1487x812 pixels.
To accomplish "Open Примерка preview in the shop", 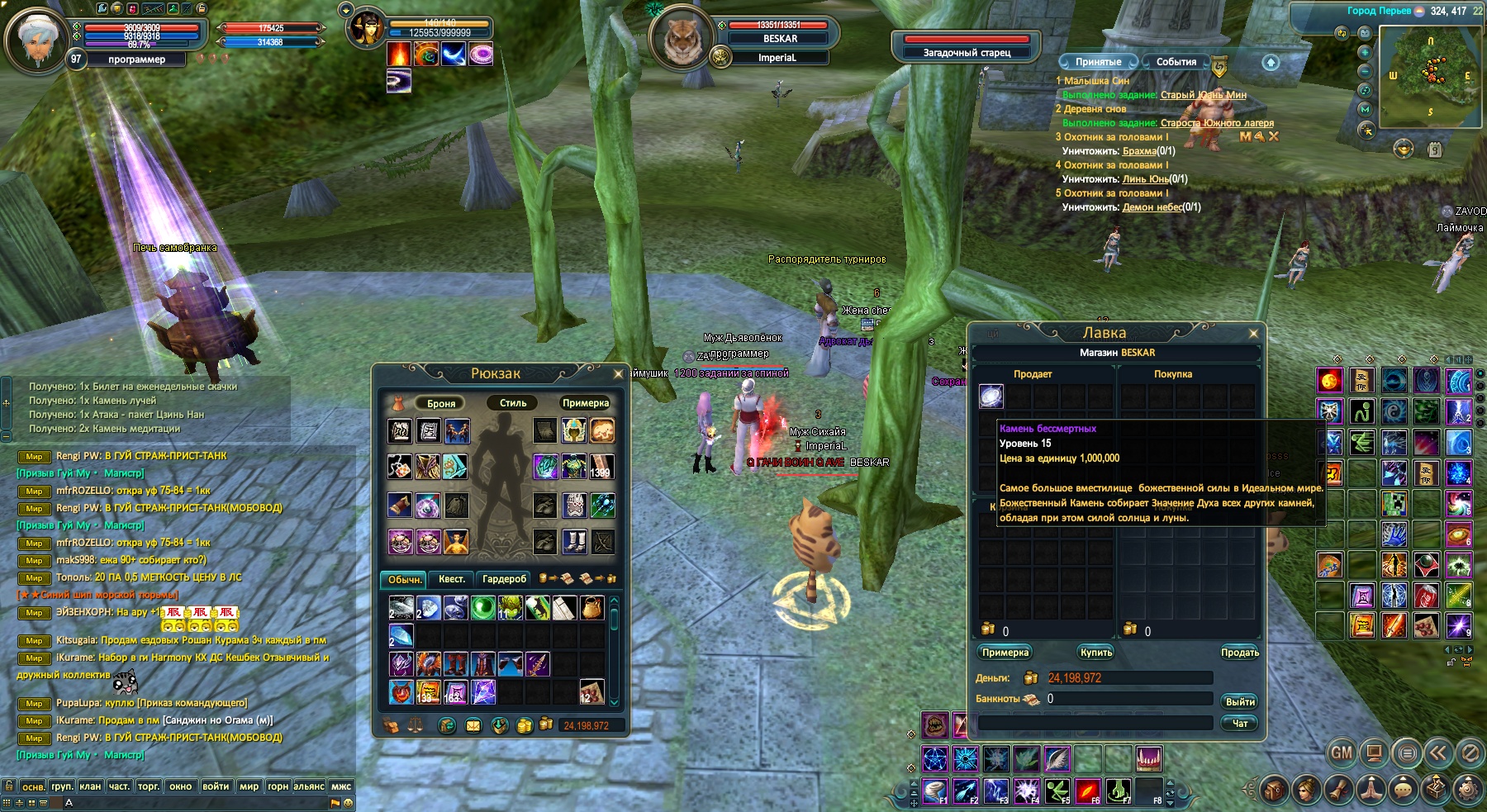I will coord(1005,653).
